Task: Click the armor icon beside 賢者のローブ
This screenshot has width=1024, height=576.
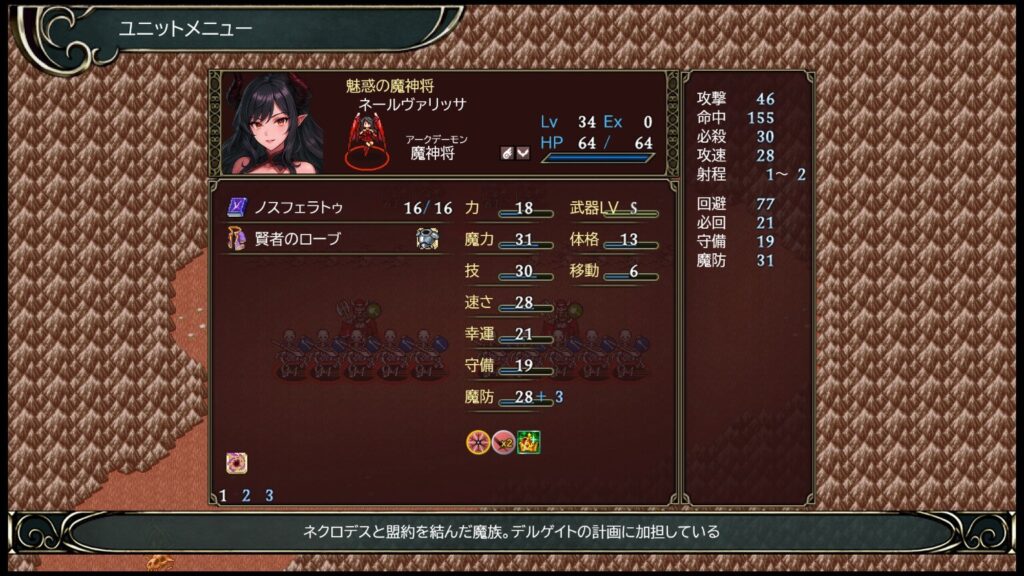Action: pyautogui.click(x=427, y=239)
